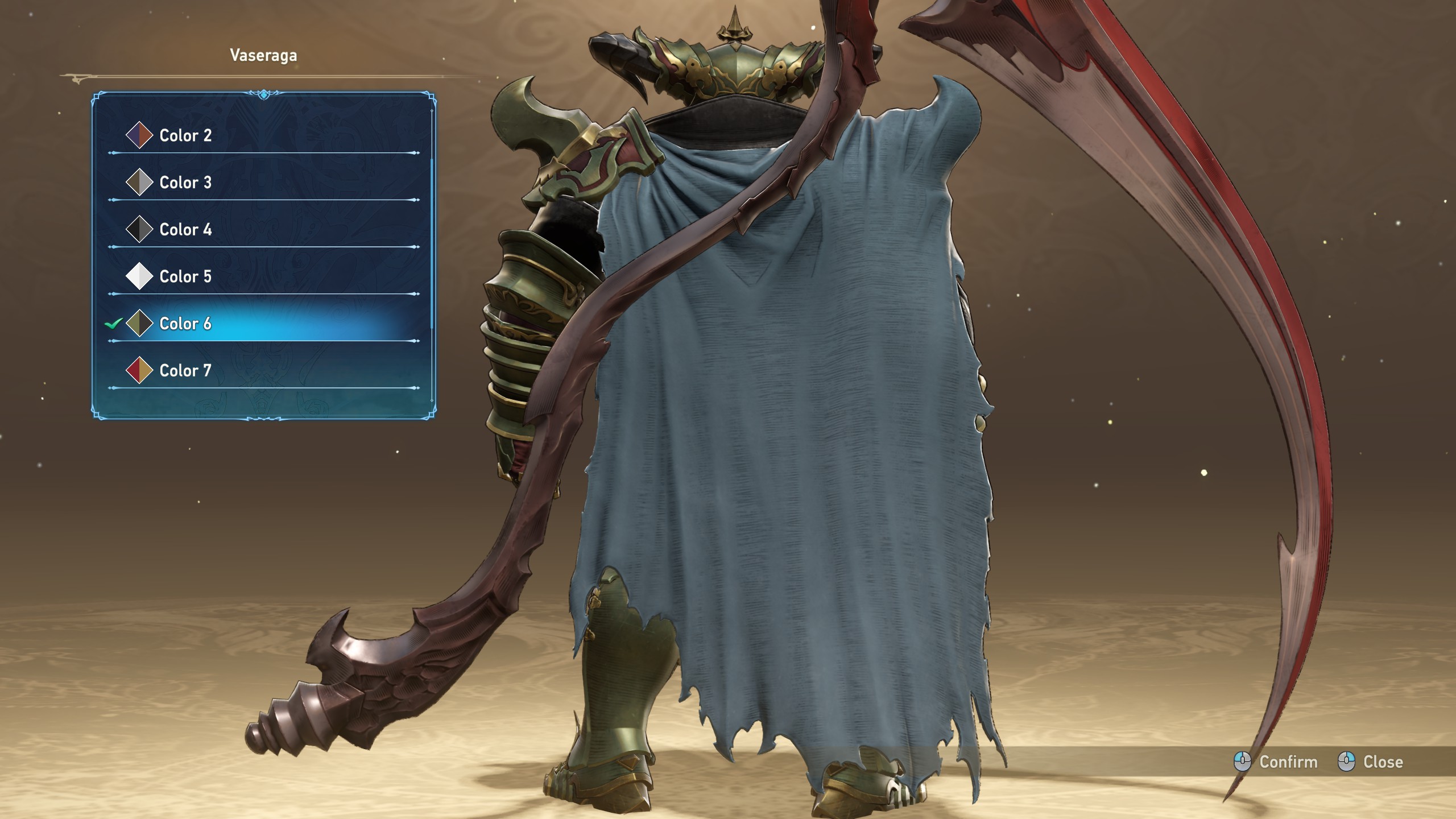Apply the red and gold Color 7

[185, 371]
